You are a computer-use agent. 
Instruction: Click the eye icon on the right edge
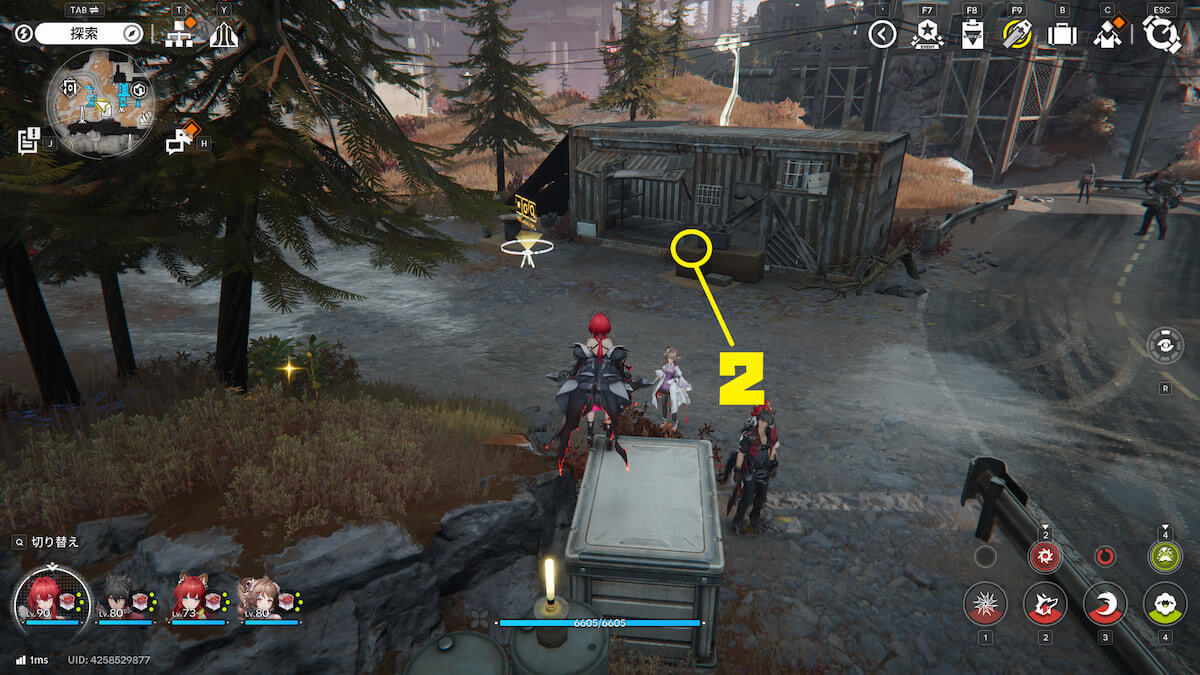(x=1165, y=346)
